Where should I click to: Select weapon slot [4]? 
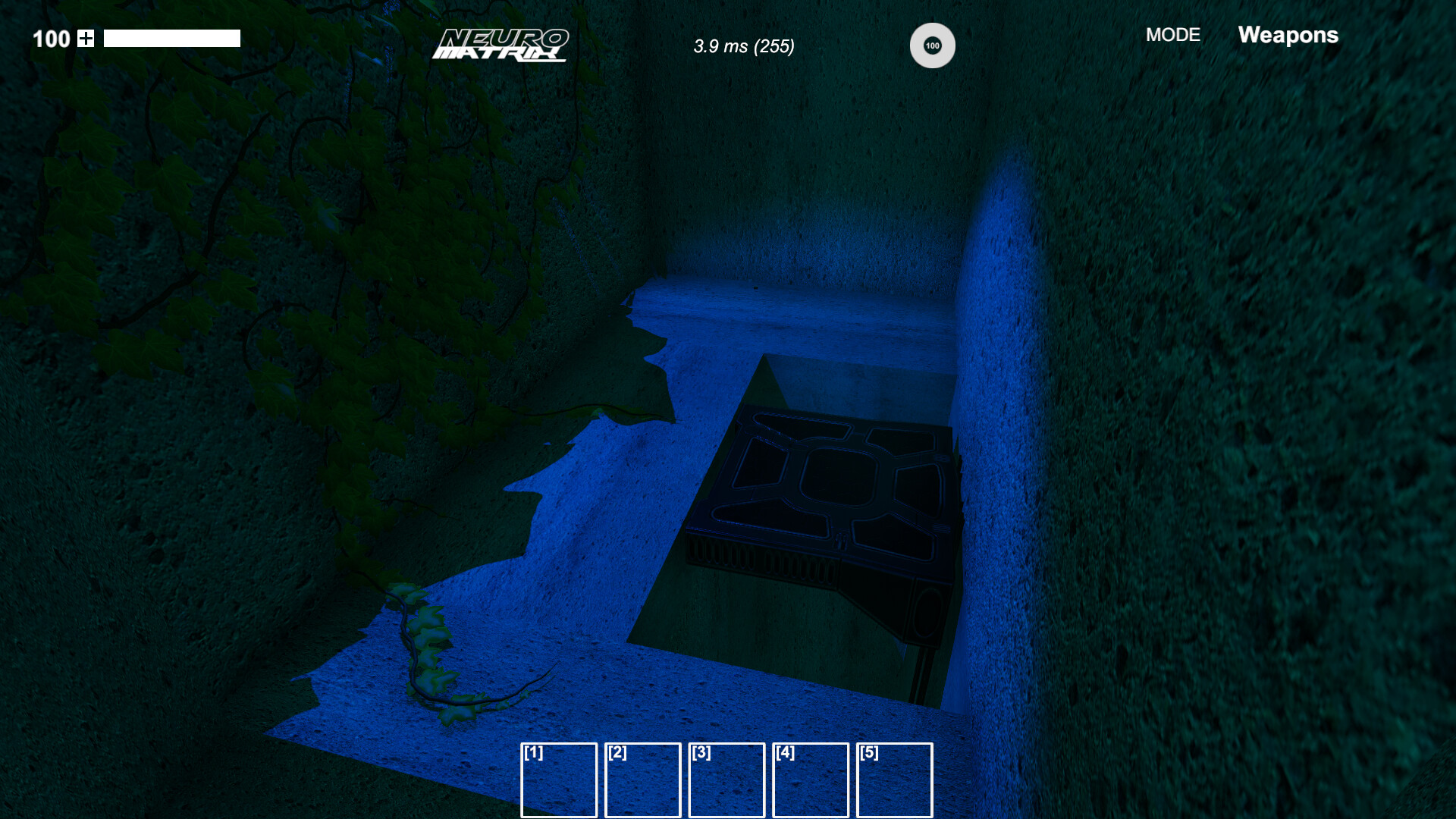811,780
